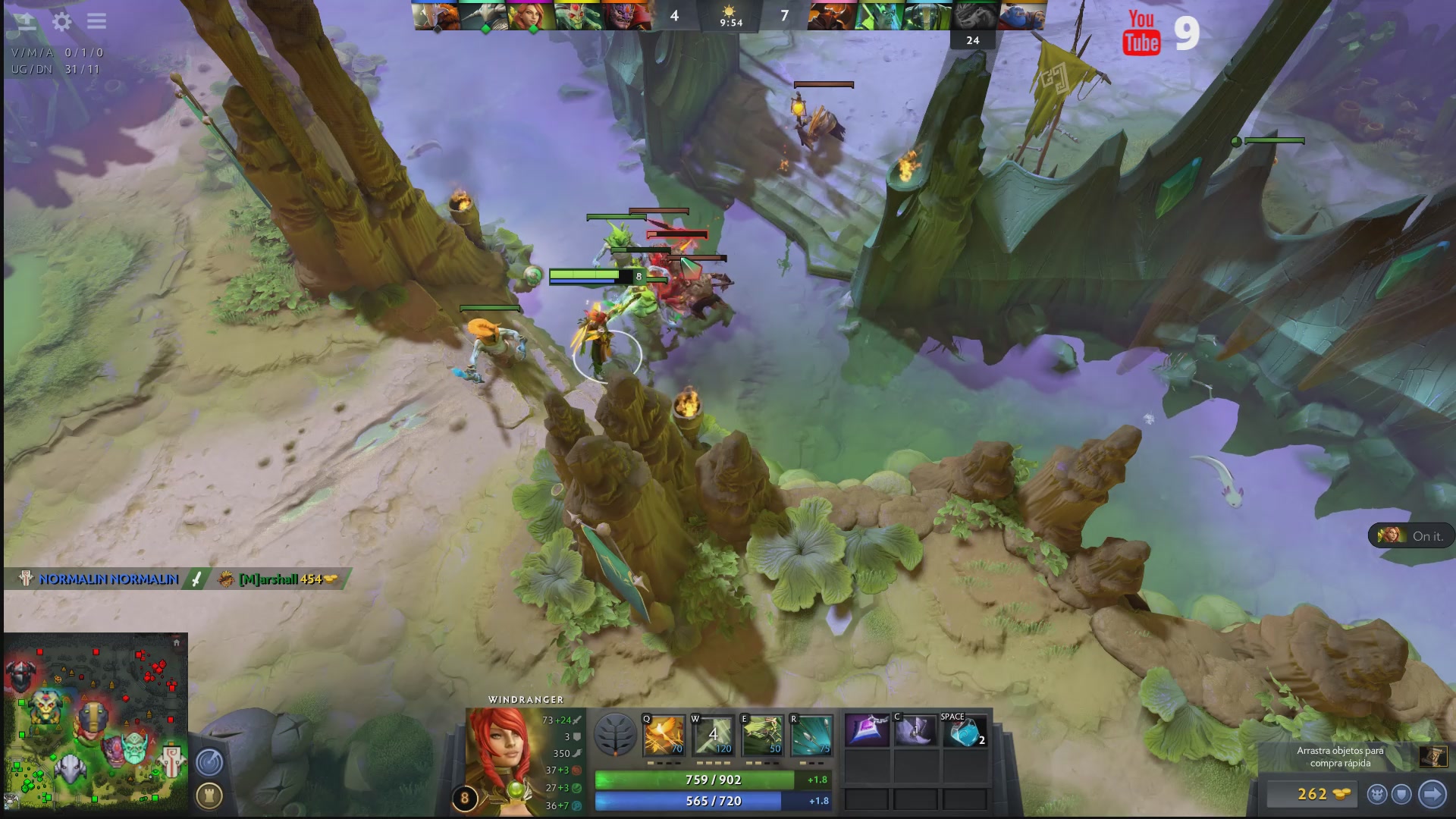Viewport: 1456px width, 819px height.
Task: Activate the scan button beside the minimap
Action: click(x=209, y=762)
